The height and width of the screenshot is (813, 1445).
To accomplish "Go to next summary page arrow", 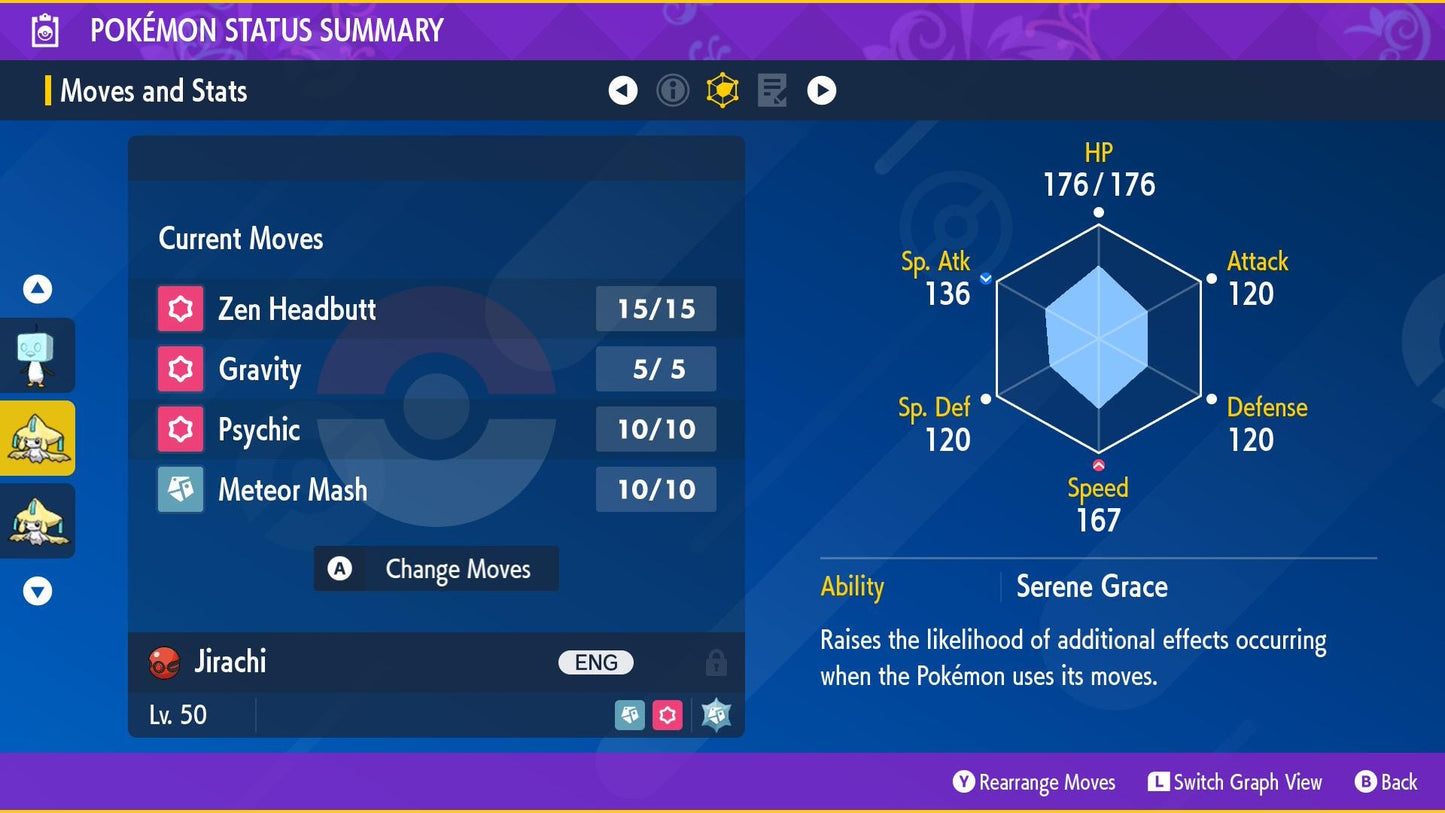I will point(822,91).
